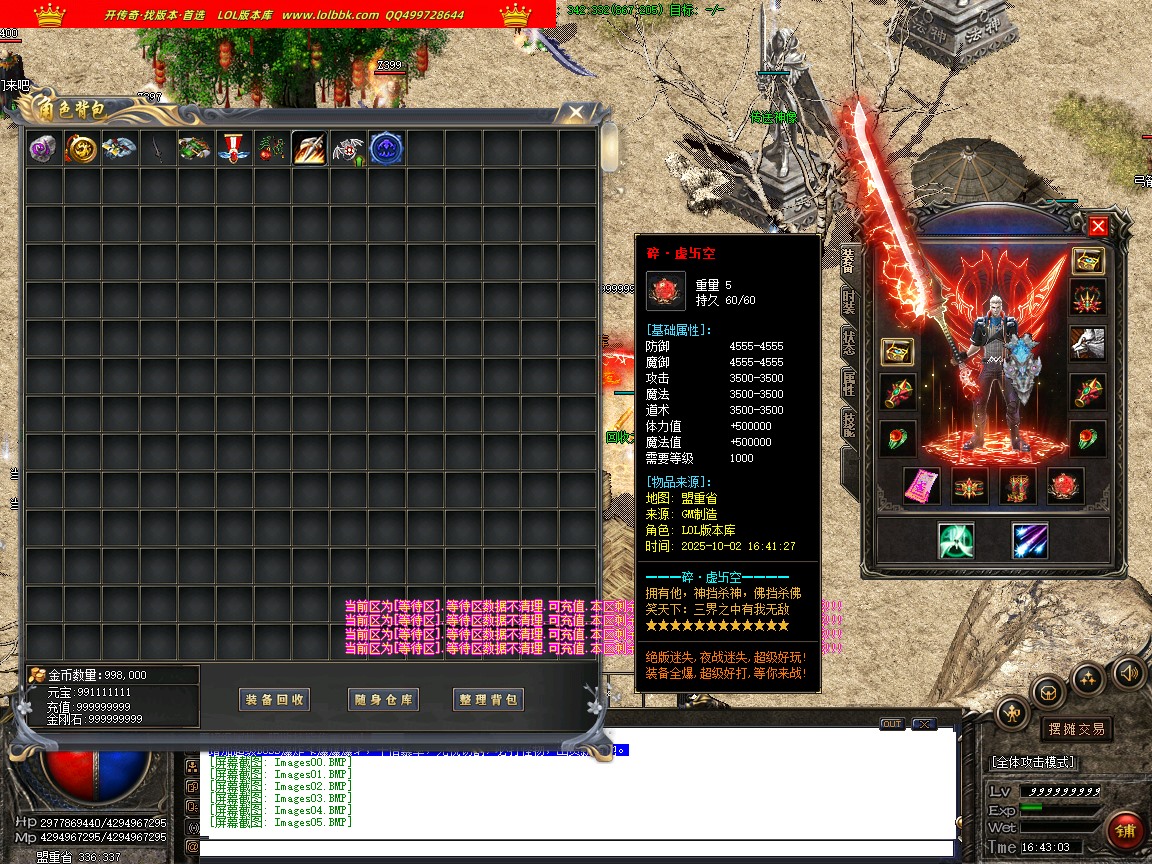Viewport: 1152px width, 864px height.
Task: Switch to the 技能 skills tab
Action: (x=849, y=424)
